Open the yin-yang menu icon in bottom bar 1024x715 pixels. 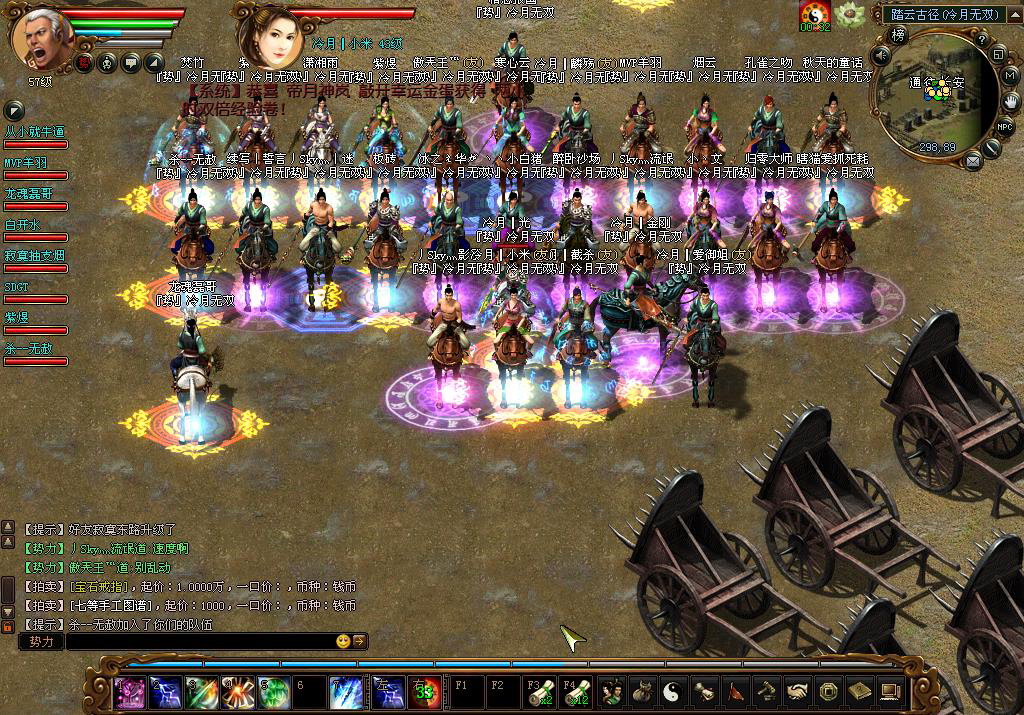coord(674,690)
